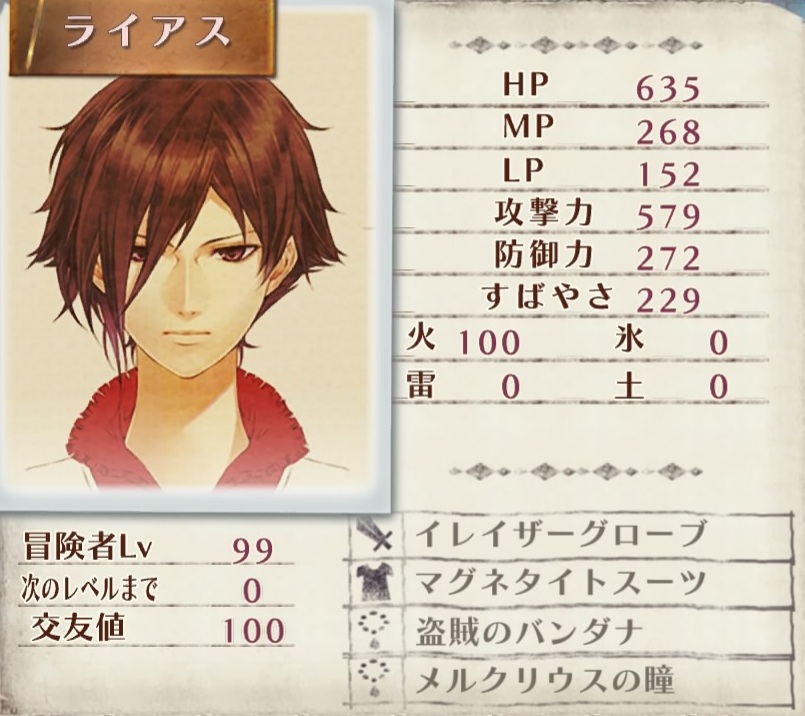This screenshot has height=716, width=805.
Task: Open the メルクリウスの瞳 accessory slot
Action: 560,681
